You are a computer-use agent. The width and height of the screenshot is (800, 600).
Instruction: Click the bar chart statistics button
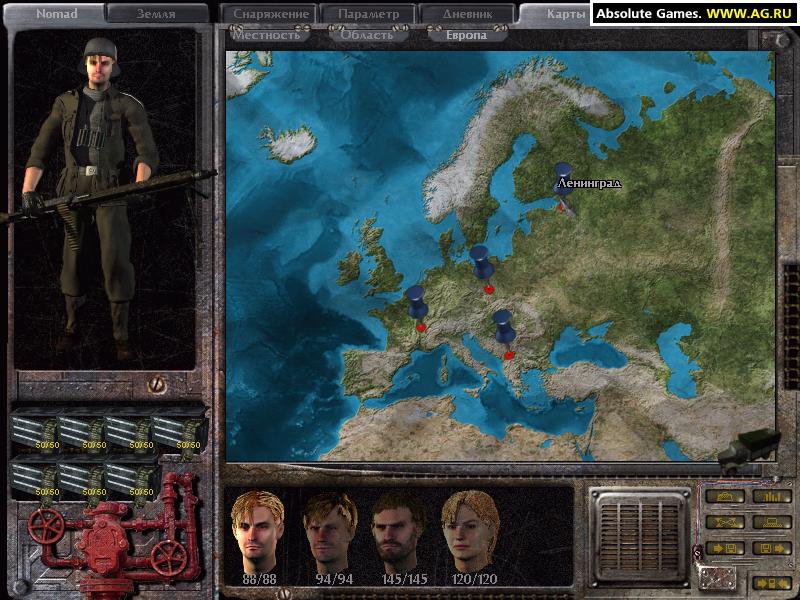pos(771,496)
